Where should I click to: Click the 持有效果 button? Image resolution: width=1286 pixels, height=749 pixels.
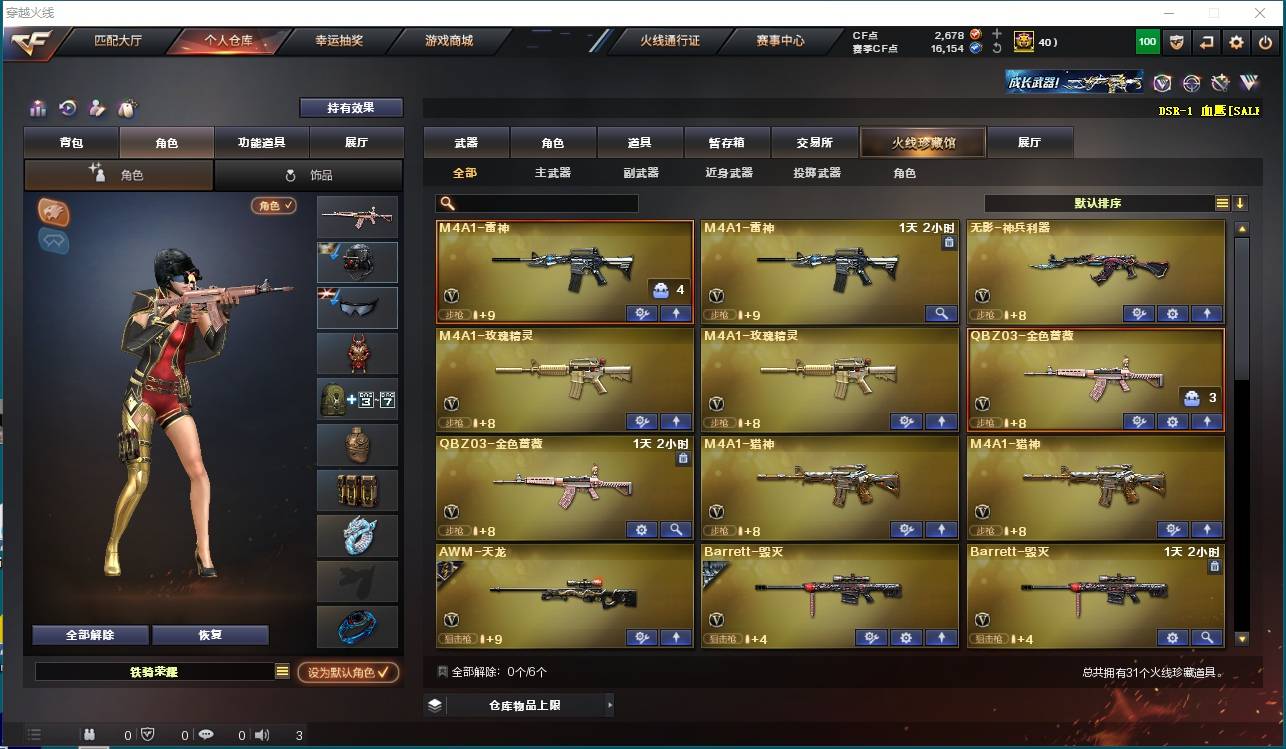[351, 108]
